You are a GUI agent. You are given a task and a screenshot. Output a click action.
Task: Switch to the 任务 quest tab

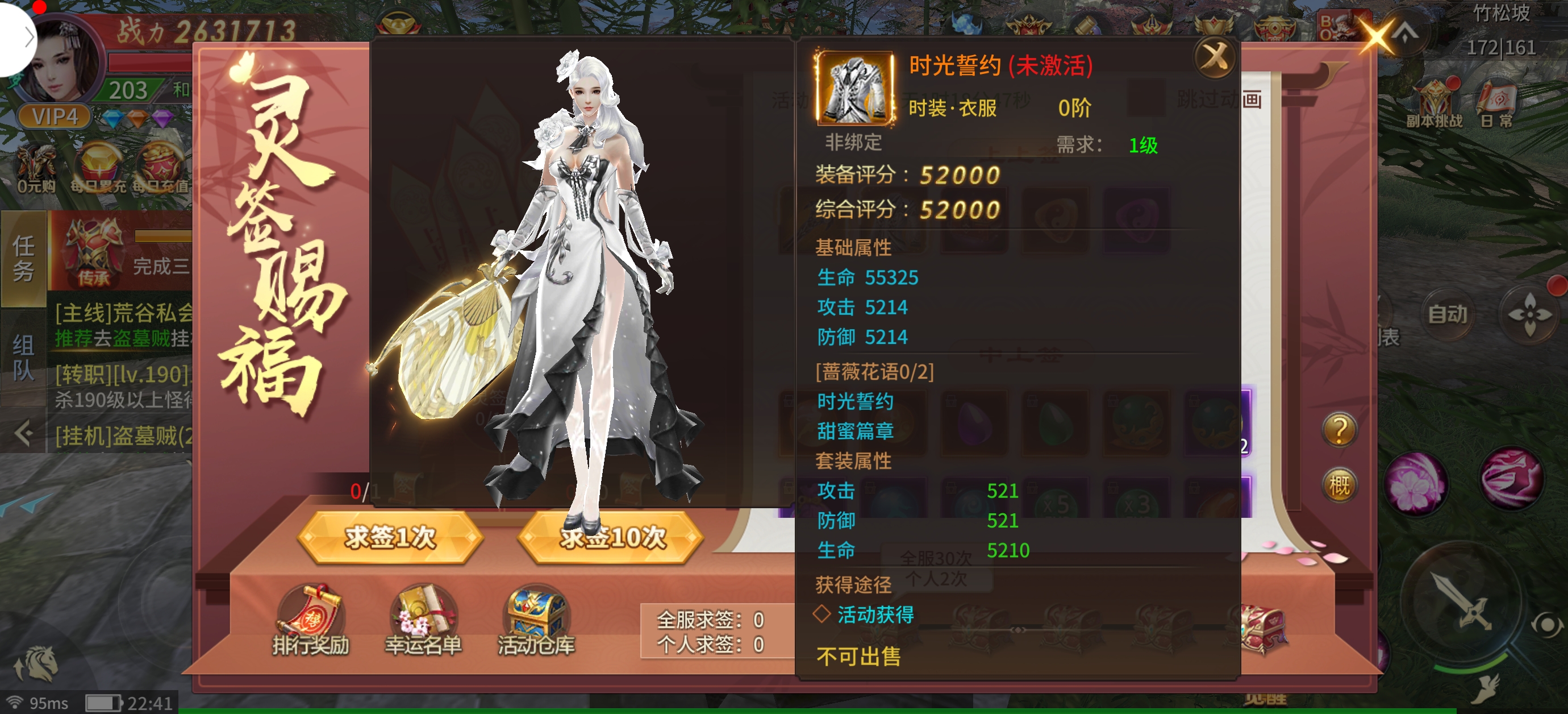click(24, 258)
